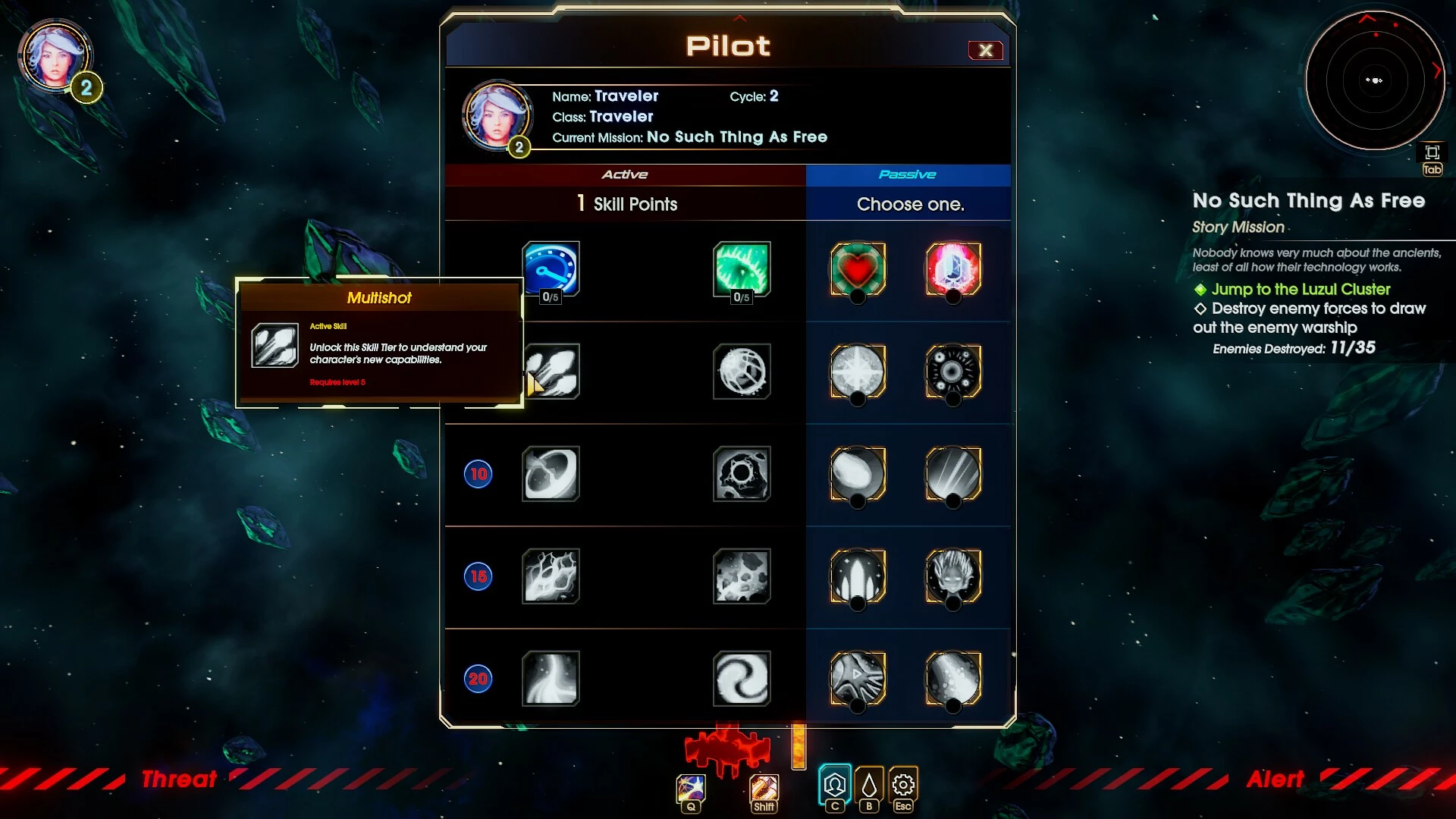Click the droplet icon in bottom toolbar

coord(869,785)
